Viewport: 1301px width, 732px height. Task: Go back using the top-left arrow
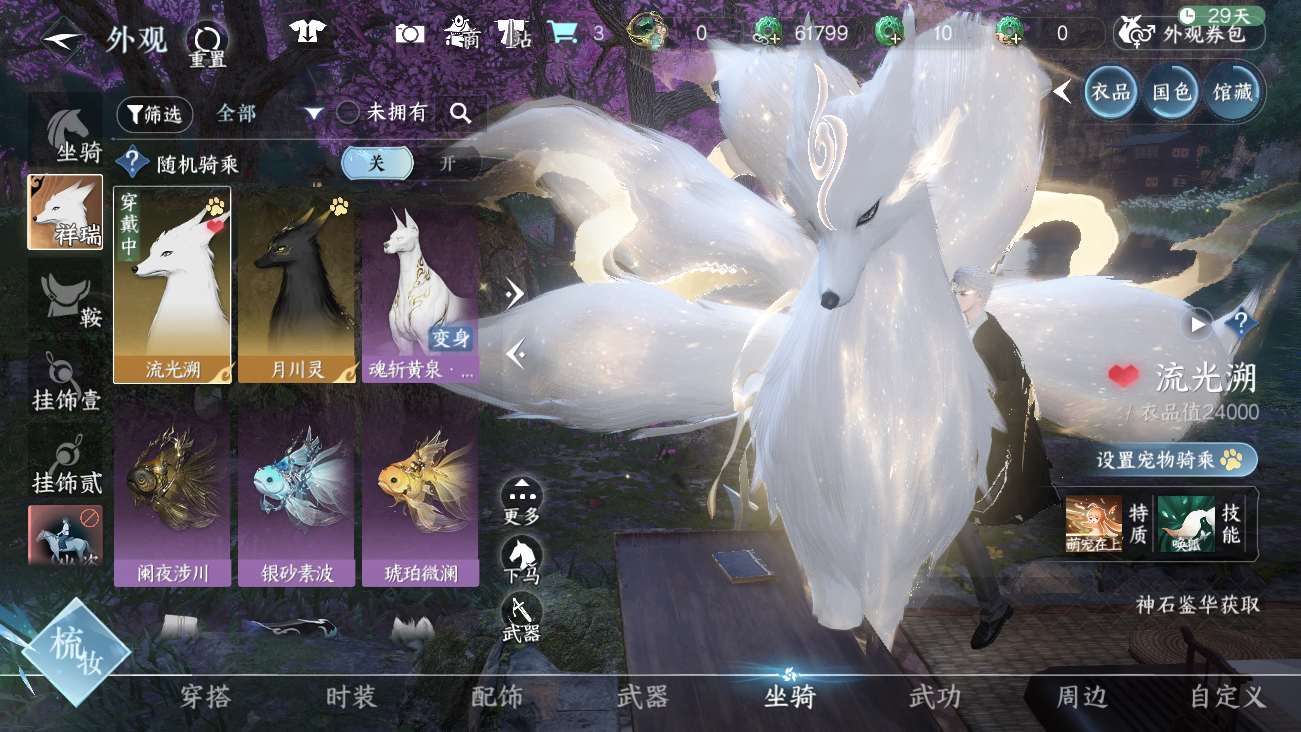point(64,39)
